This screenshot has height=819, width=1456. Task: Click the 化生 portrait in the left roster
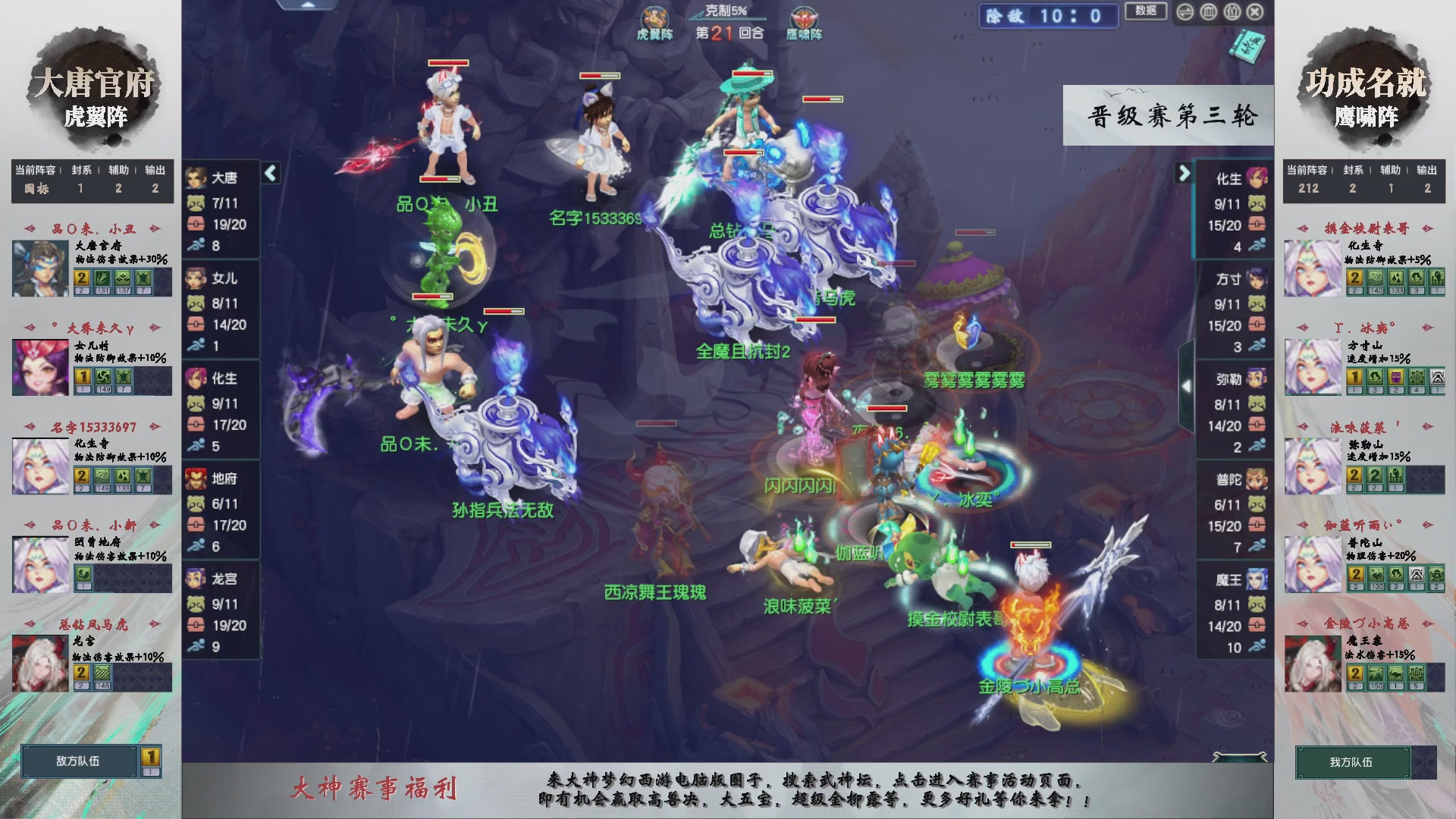(x=196, y=379)
